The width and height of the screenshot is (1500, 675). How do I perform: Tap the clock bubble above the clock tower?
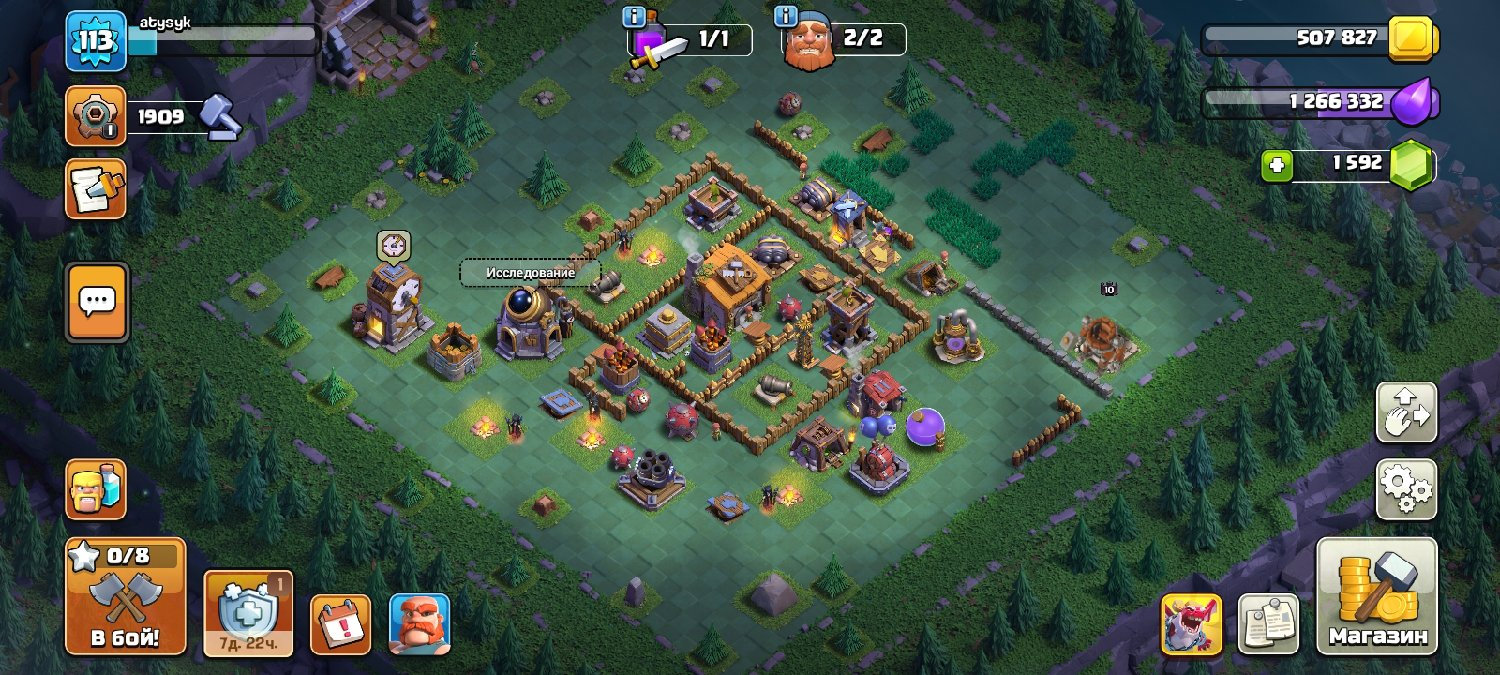(393, 244)
